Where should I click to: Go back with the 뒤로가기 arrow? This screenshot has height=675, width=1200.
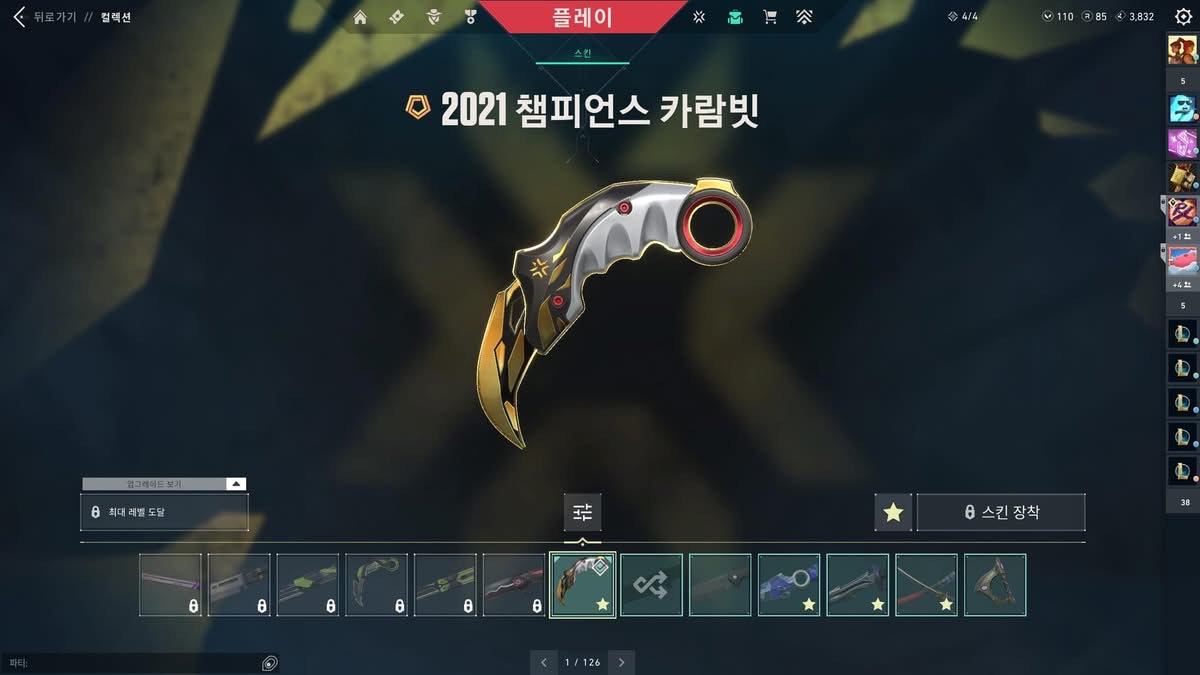pos(19,17)
